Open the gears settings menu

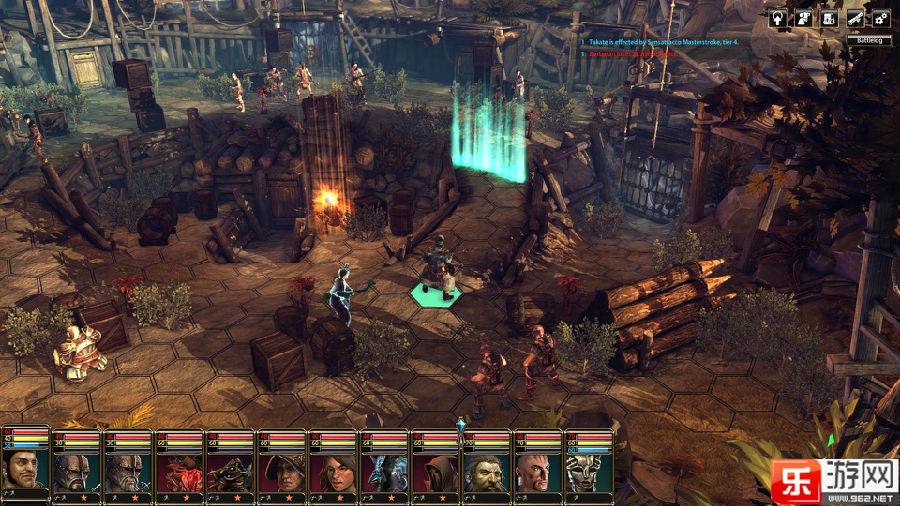click(881, 18)
